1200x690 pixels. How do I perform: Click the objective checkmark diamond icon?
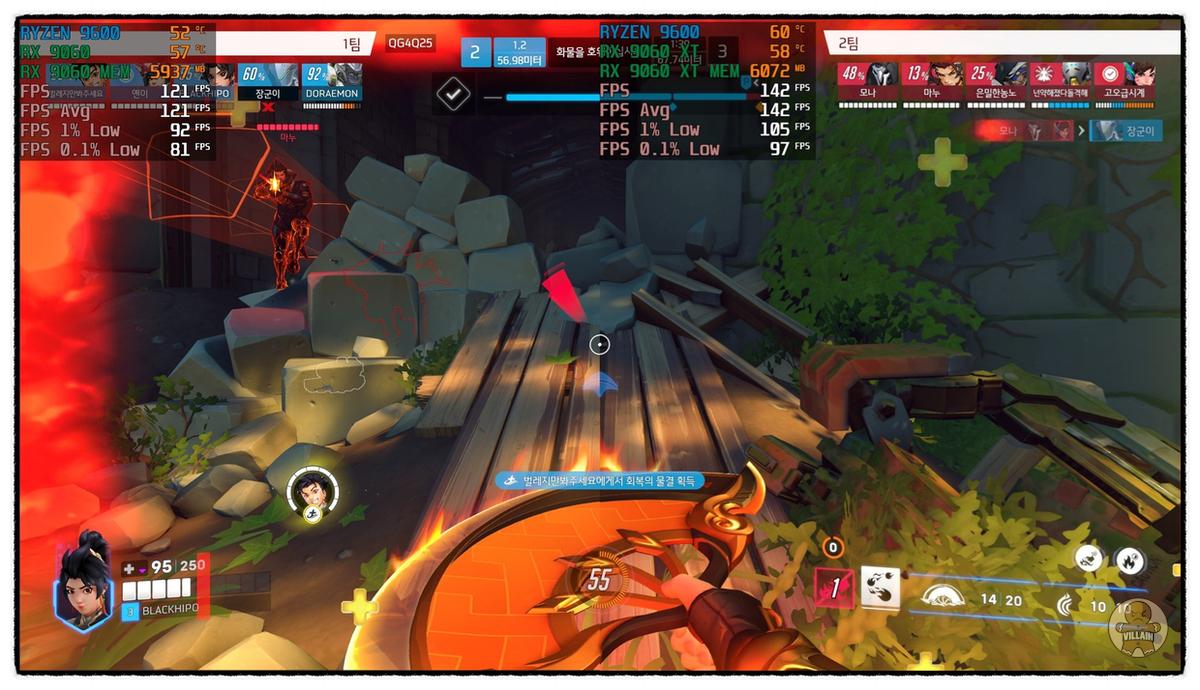coord(454,94)
